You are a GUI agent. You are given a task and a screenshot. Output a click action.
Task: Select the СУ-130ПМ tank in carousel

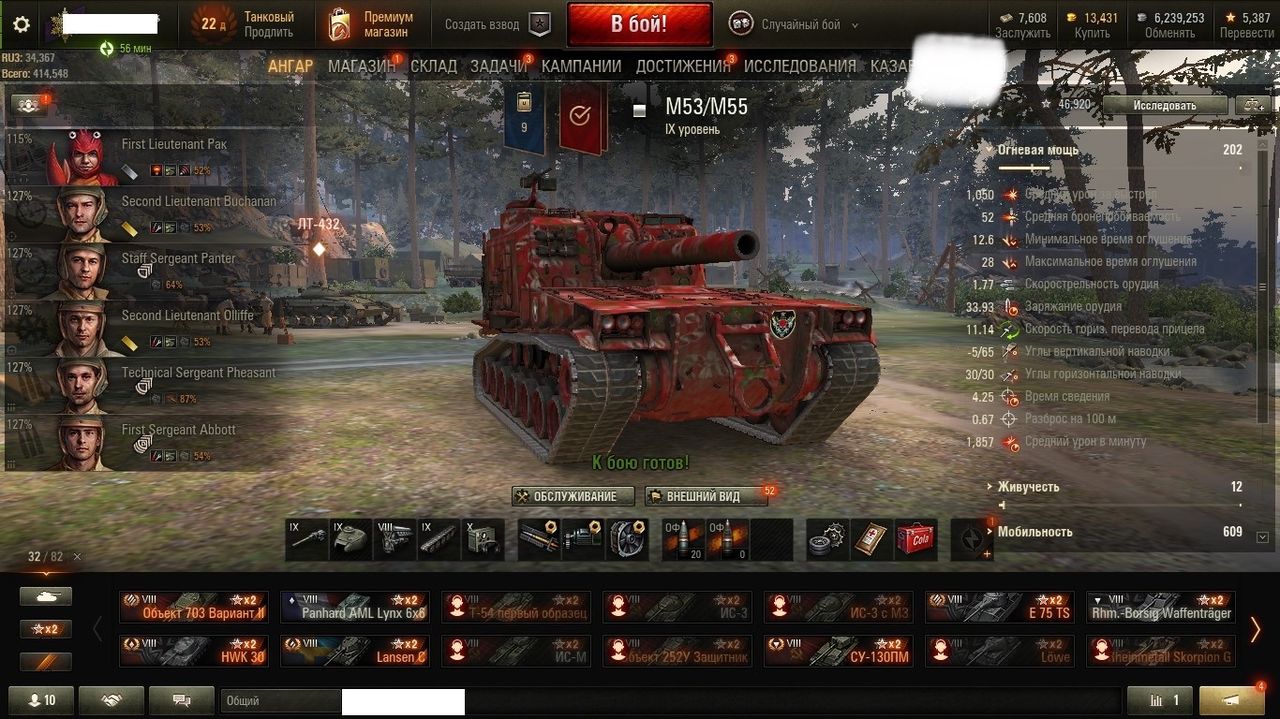pos(838,651)
